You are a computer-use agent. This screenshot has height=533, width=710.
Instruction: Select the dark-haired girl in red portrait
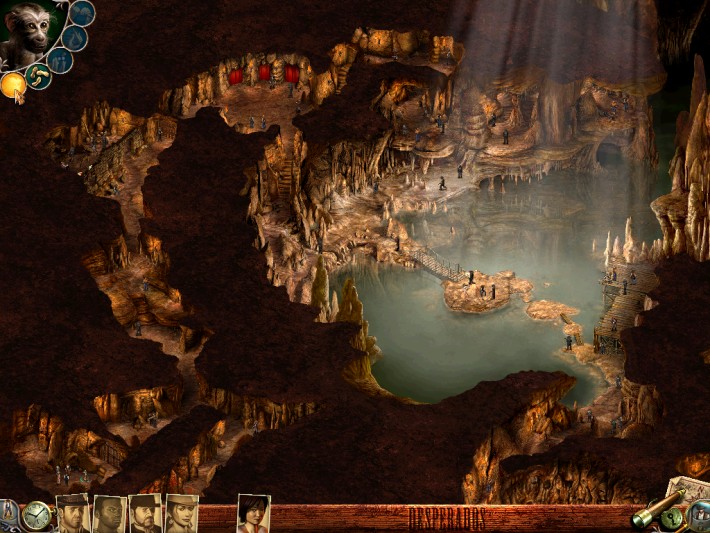253,514
